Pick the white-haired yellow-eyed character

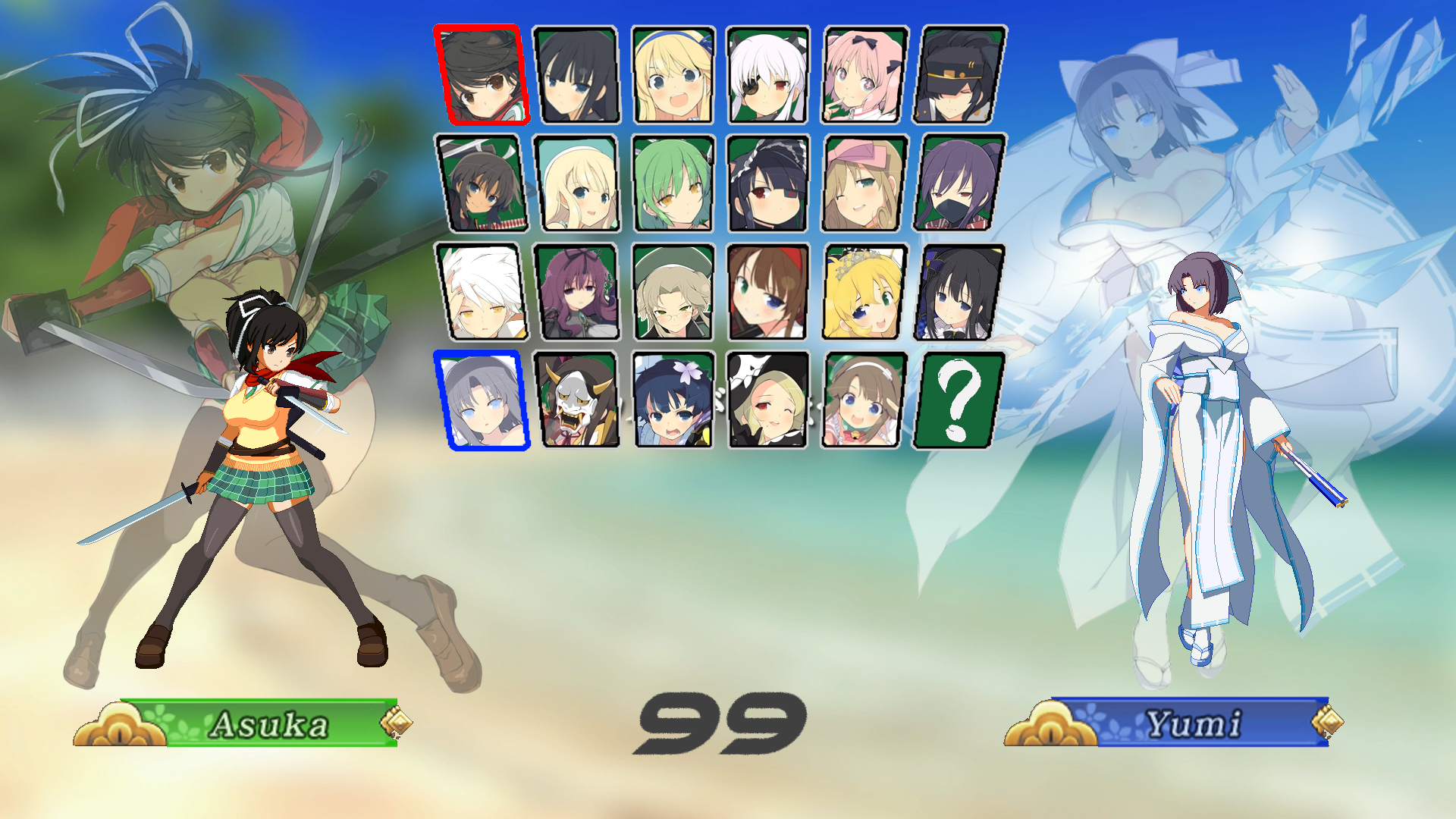[x=481, y=292]
